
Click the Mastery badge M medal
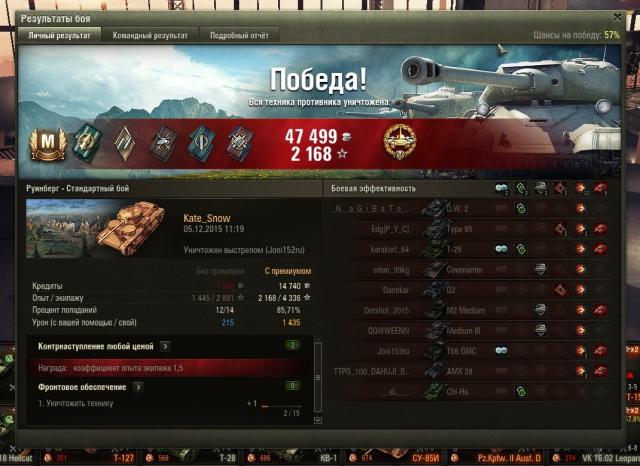pos(47,142)
